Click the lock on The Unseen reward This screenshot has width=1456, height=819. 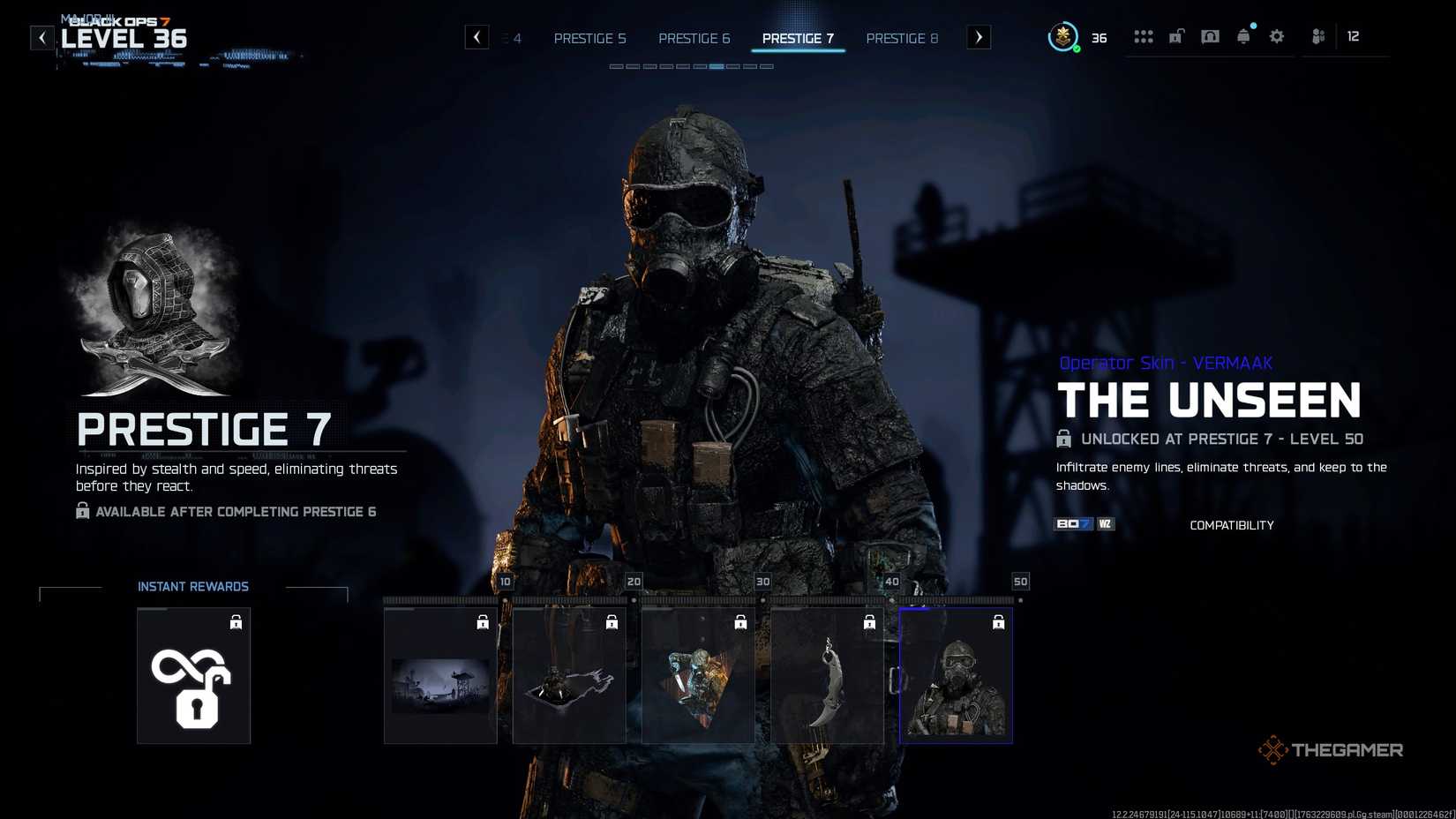pos(998,621)
